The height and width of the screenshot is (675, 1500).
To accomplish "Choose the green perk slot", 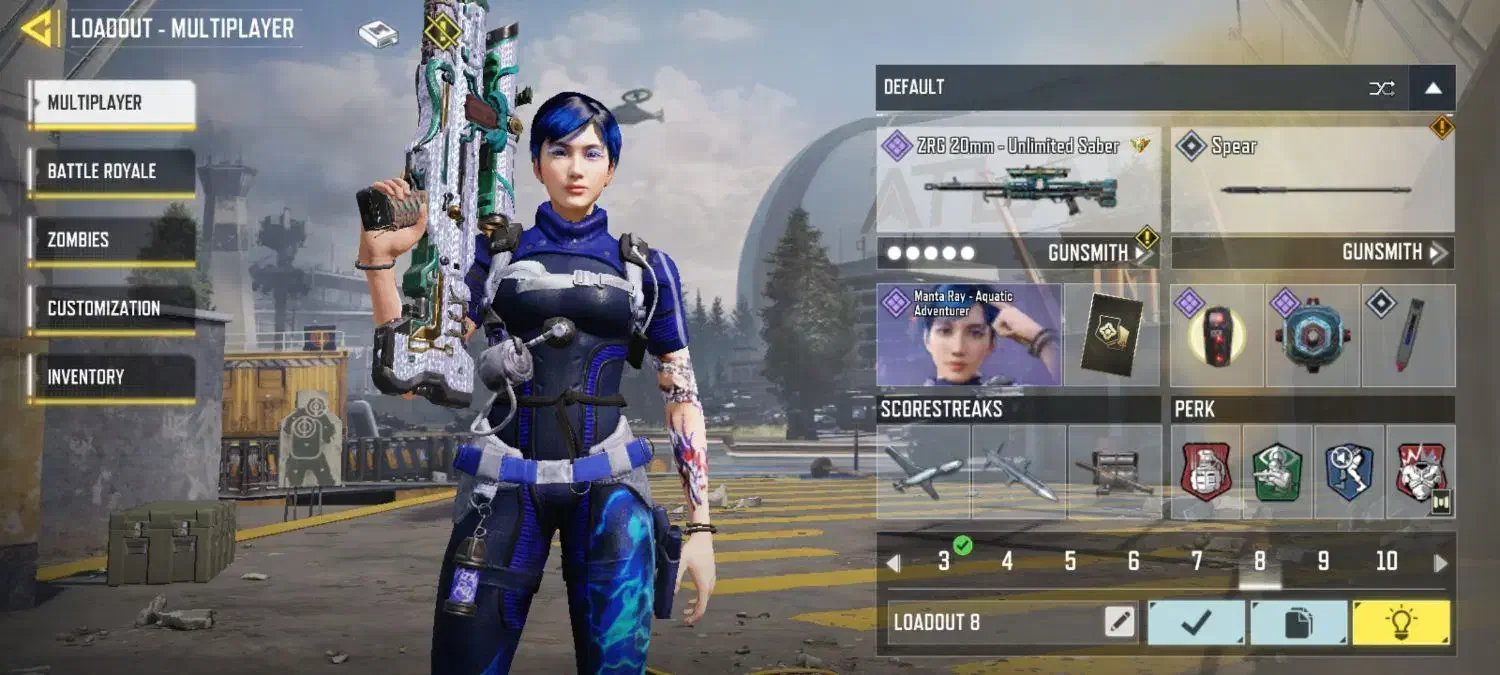I will [x=1277, y=472].
